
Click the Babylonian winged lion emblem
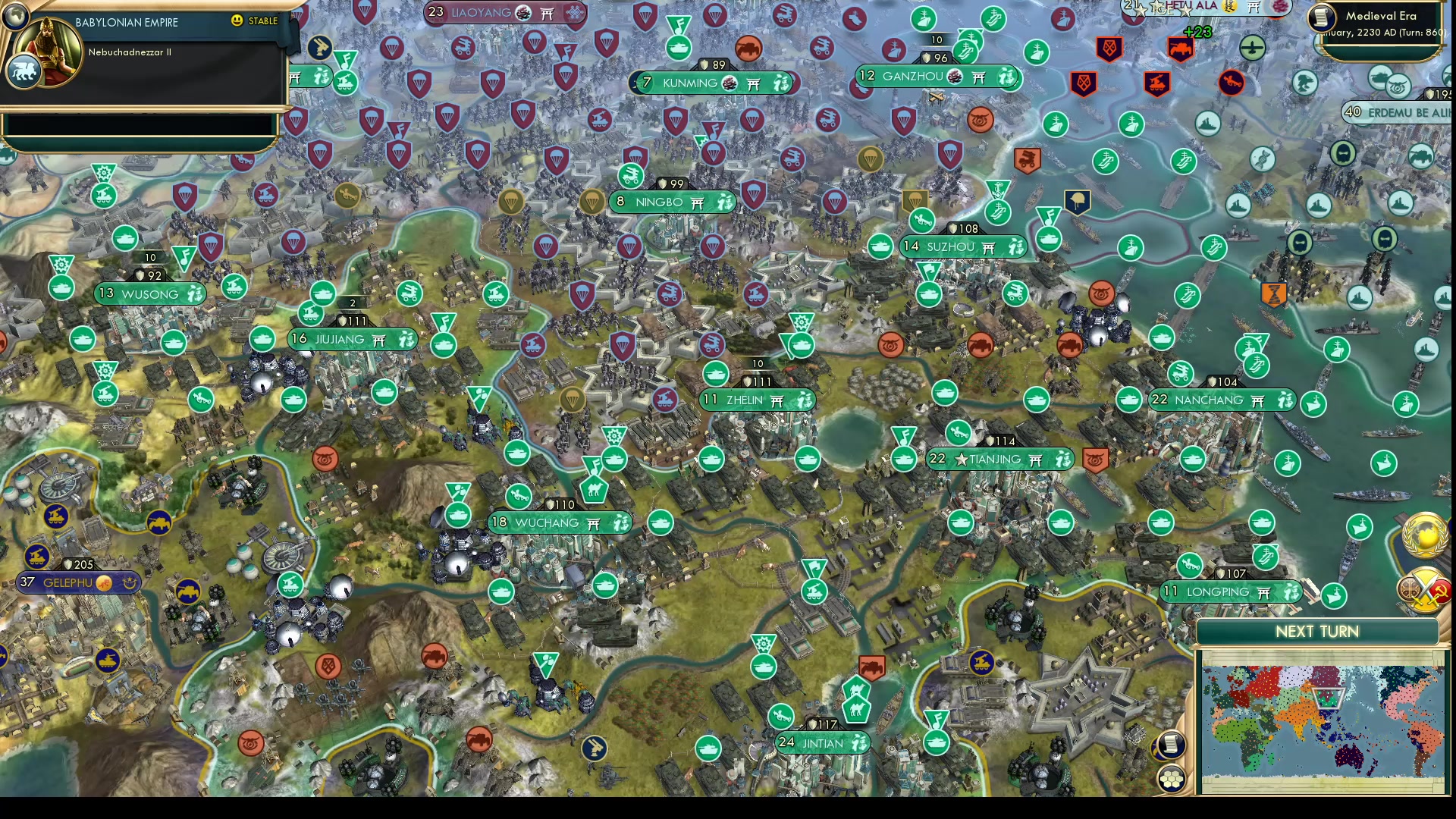[25, 71]
